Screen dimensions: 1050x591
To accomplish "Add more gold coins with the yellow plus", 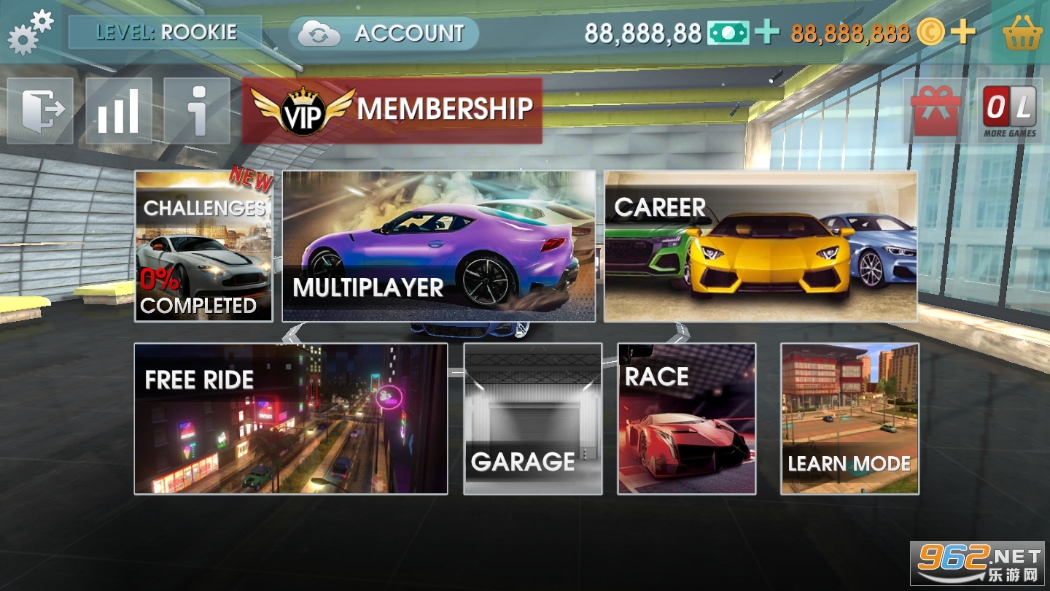I will [962, 33].
